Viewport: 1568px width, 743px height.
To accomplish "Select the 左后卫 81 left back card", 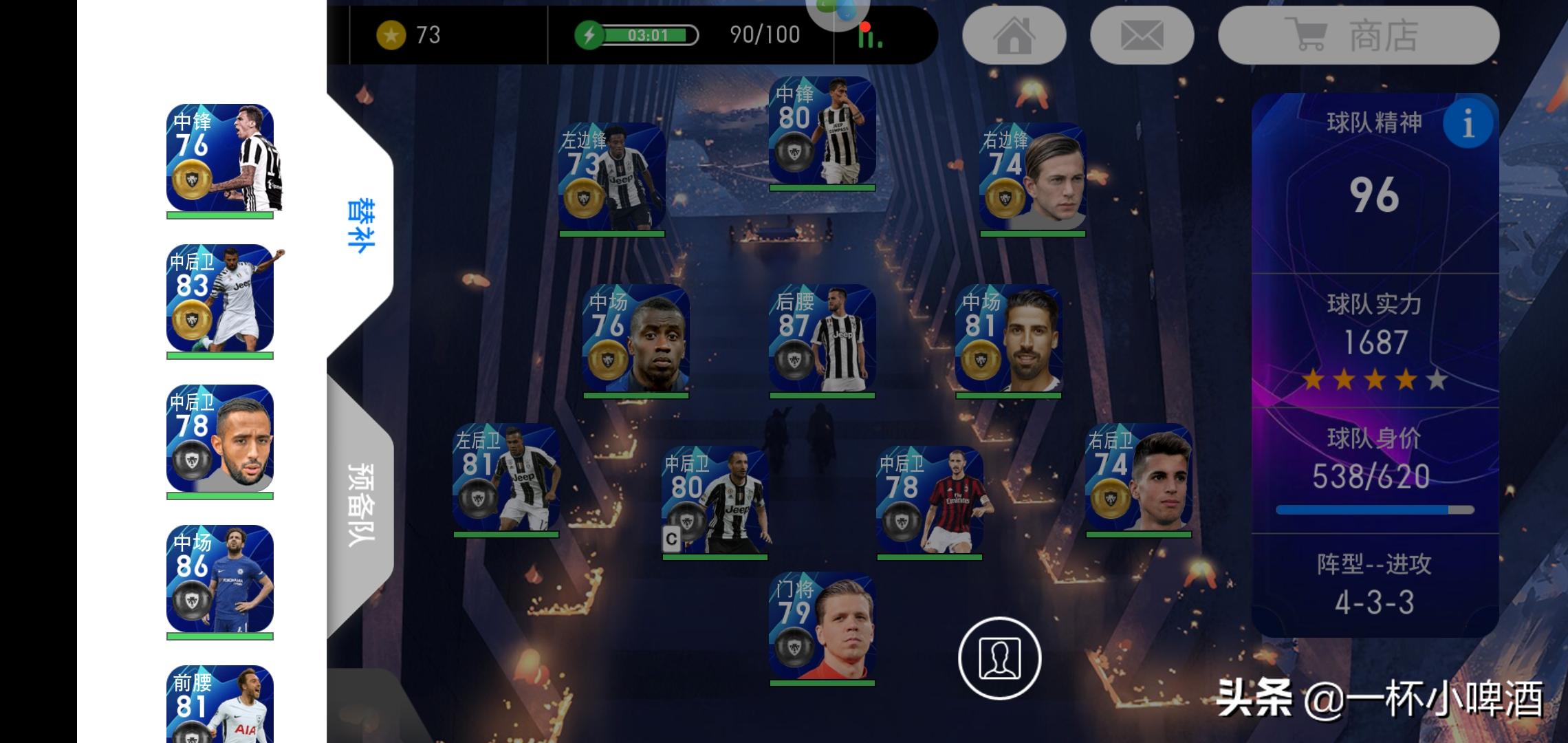I will pos(505,477).
